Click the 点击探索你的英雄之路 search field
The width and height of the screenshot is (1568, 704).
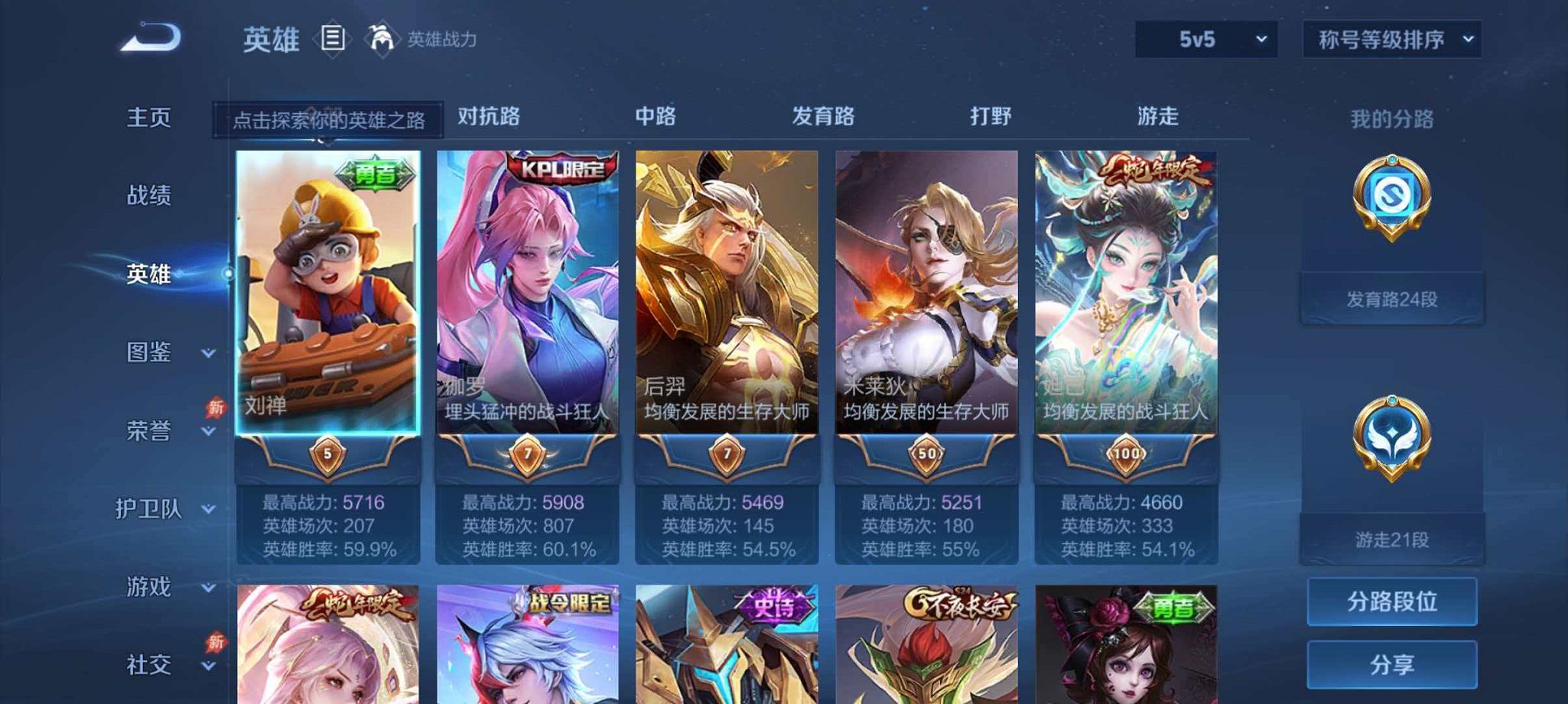pyautogui.click(x=329, y=118)
